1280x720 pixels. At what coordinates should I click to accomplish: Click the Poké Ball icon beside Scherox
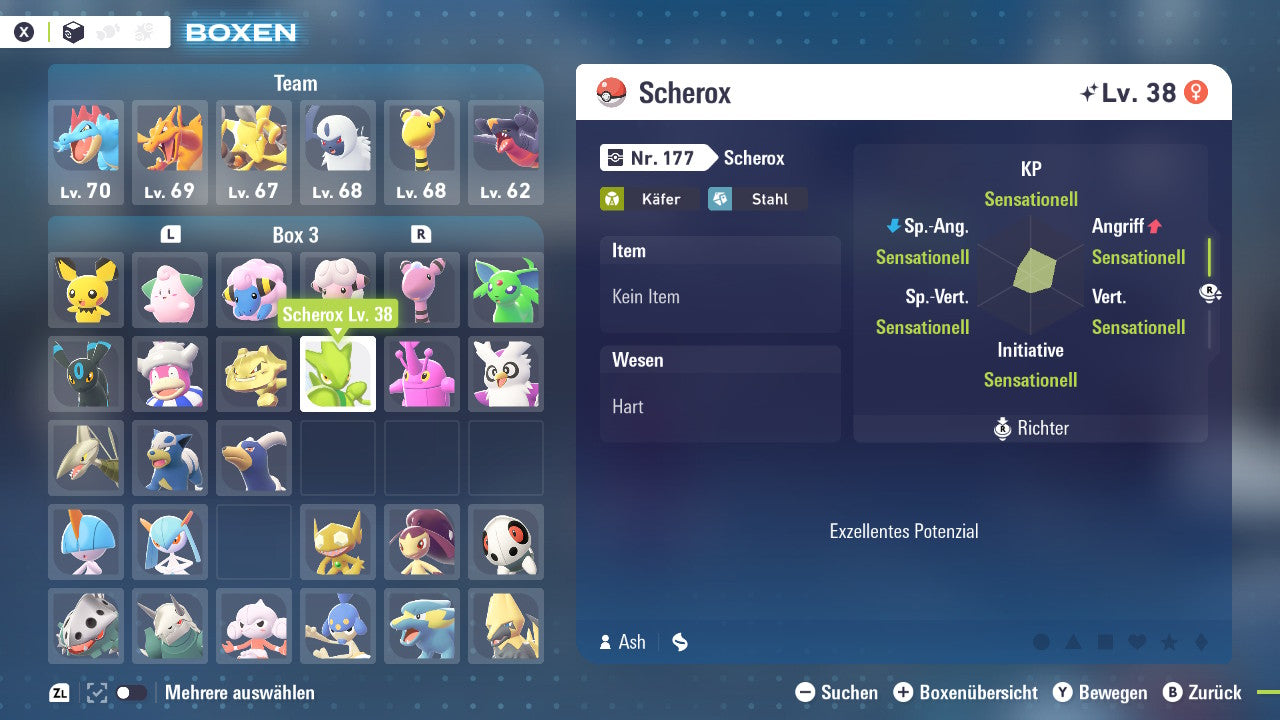point(610,92)
